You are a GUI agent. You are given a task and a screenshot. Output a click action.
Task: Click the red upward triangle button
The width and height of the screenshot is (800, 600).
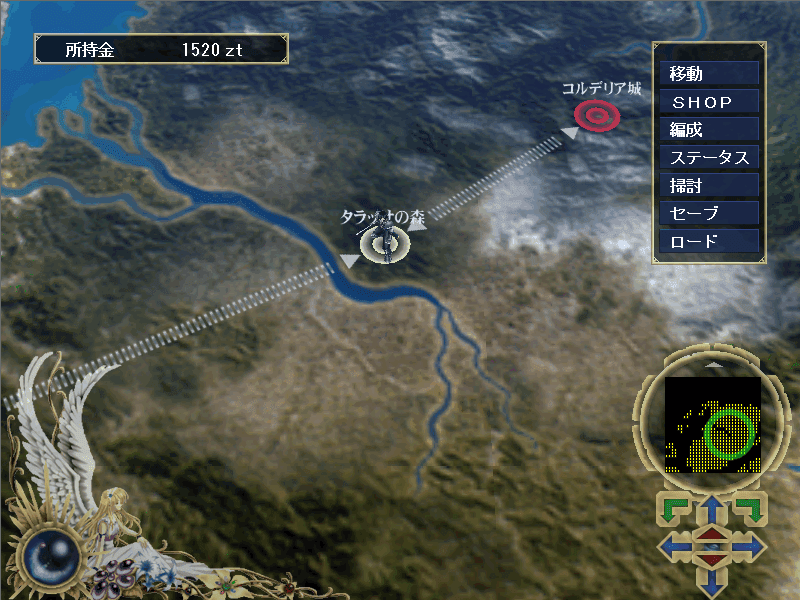point(711,535)
